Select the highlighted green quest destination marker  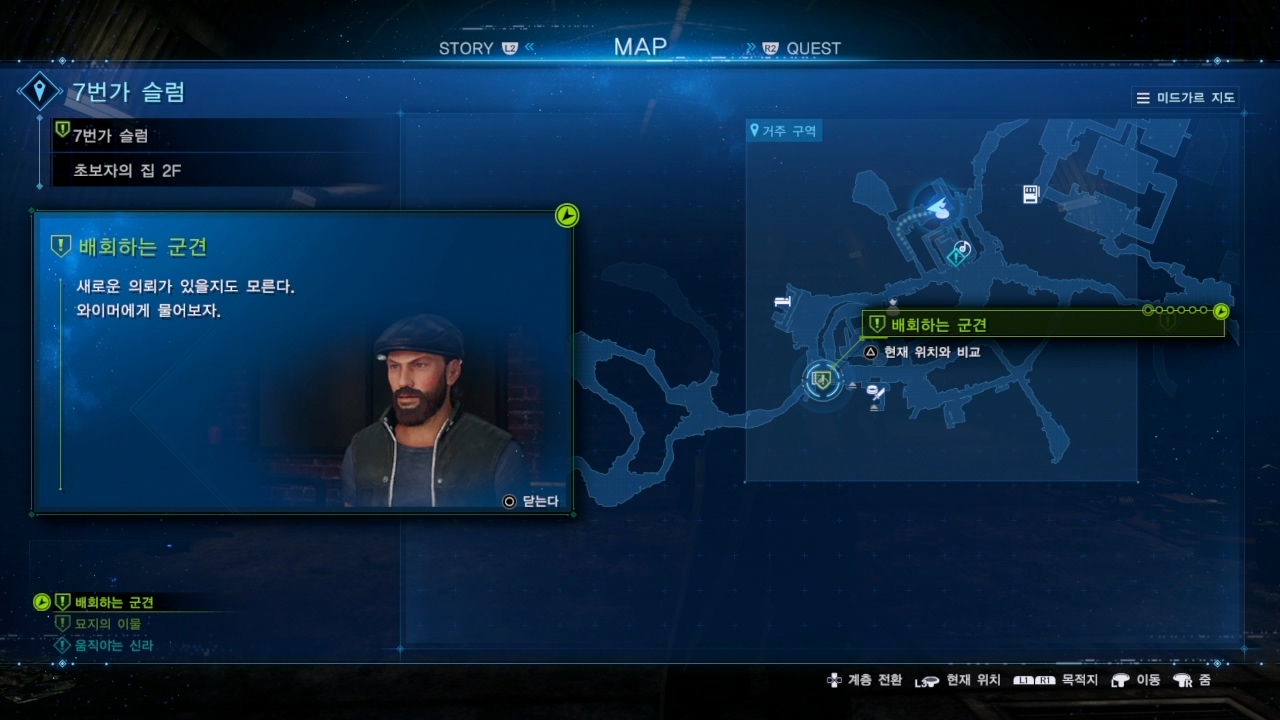(822, 378)
